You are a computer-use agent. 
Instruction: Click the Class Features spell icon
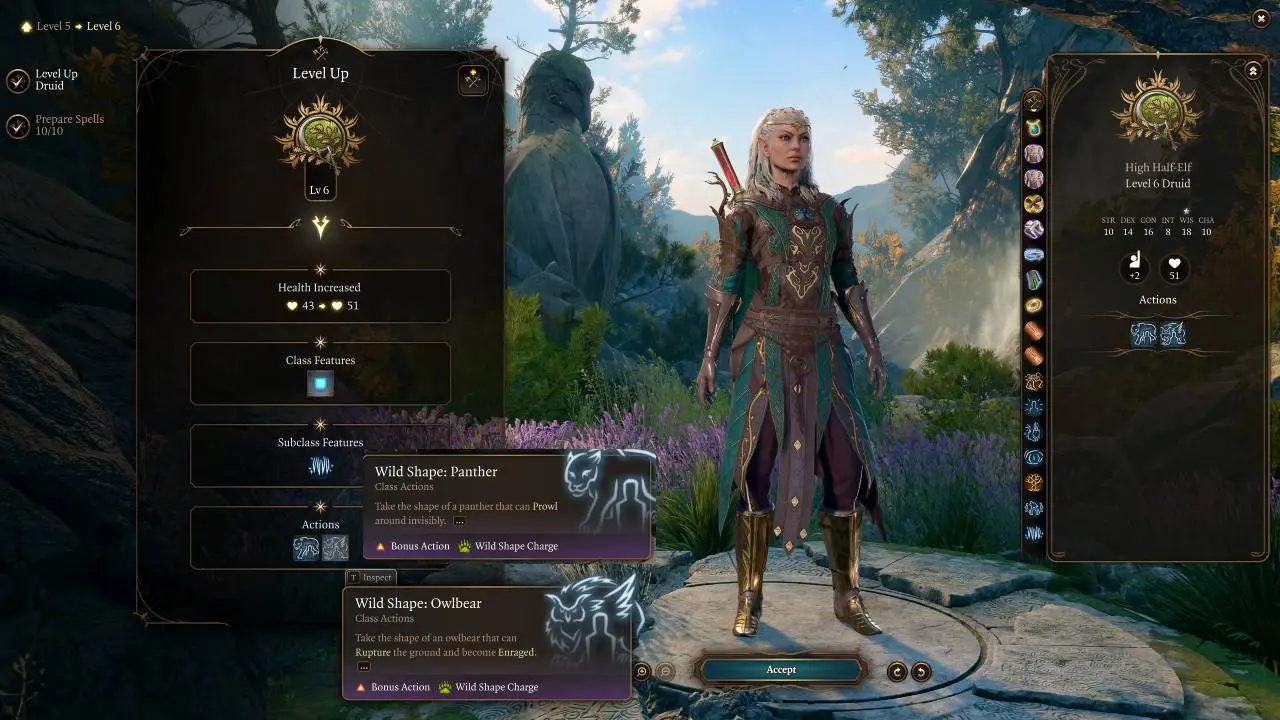tap(320, 382)
